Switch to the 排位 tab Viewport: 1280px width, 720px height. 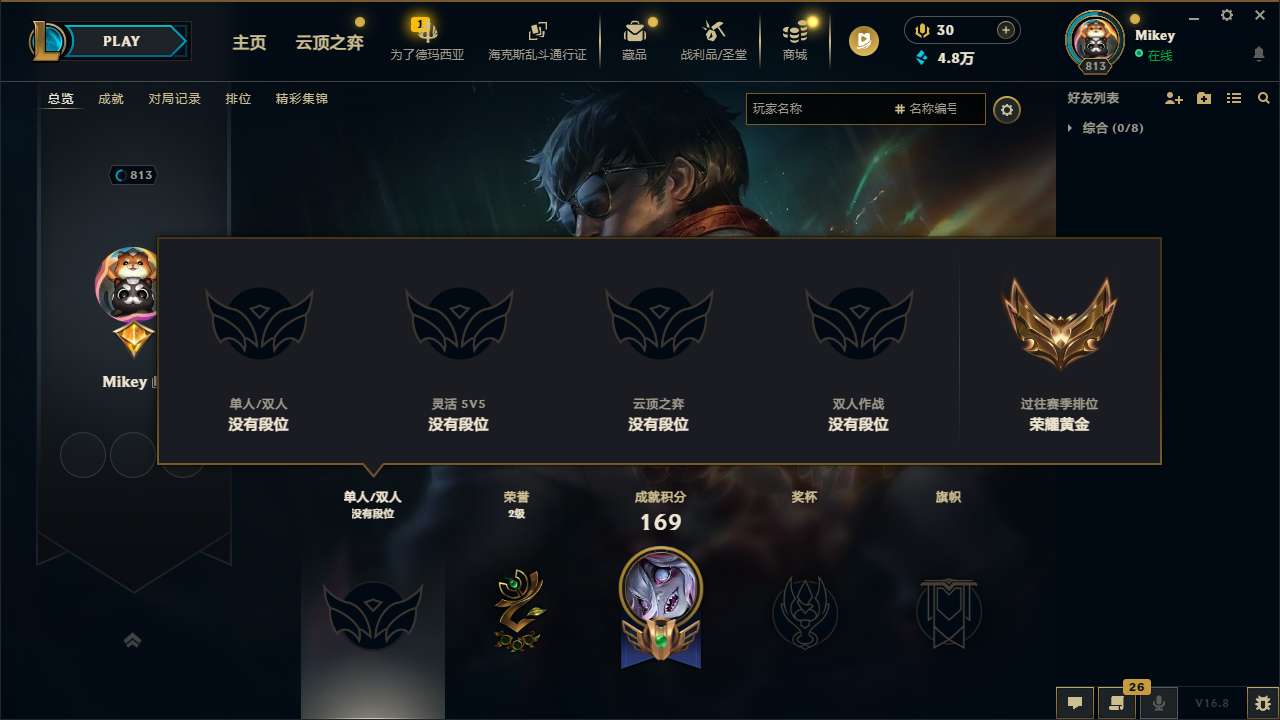(x=238, y=99)
